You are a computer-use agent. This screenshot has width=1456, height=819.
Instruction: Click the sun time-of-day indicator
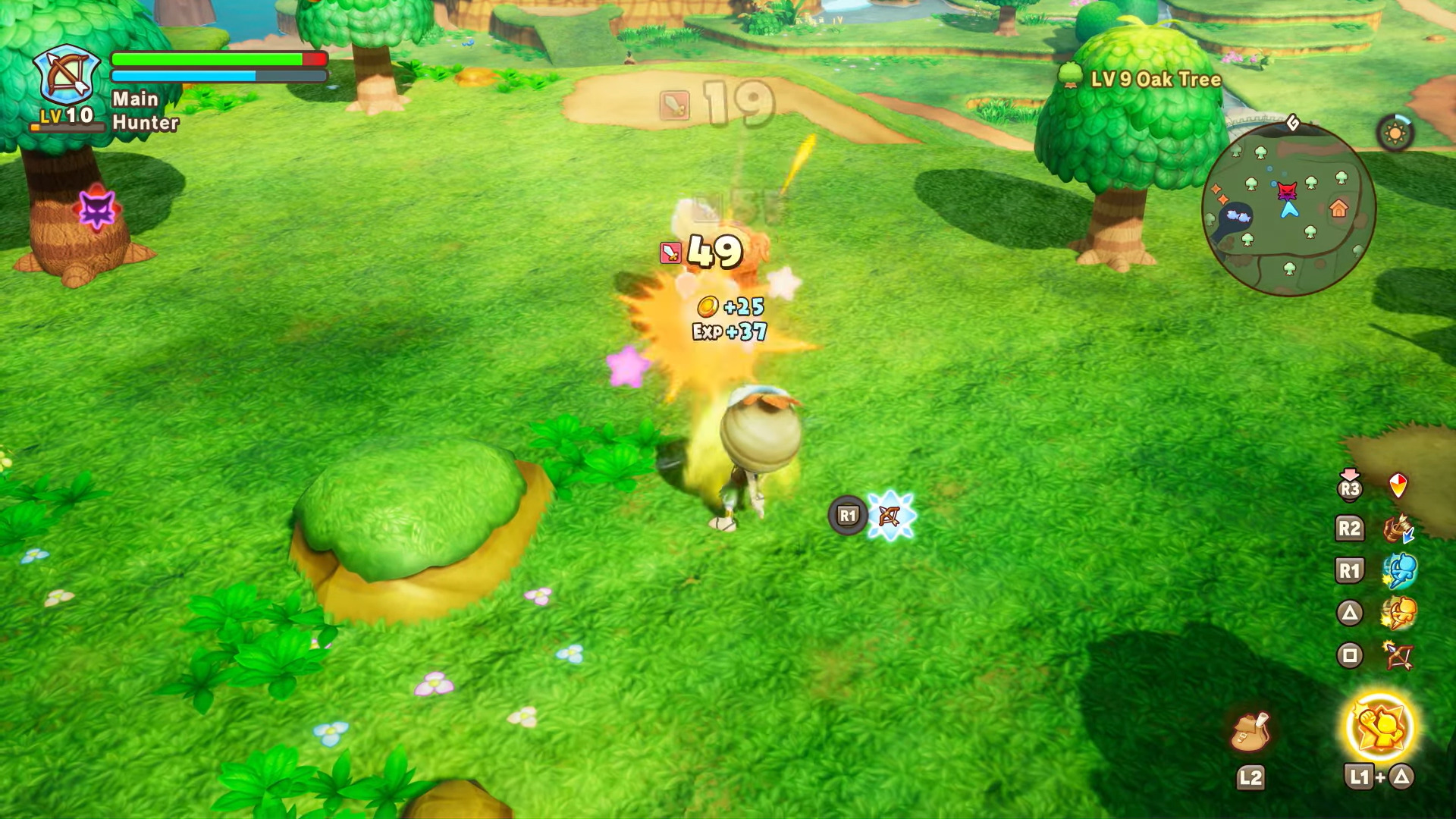pos(1395,134)
